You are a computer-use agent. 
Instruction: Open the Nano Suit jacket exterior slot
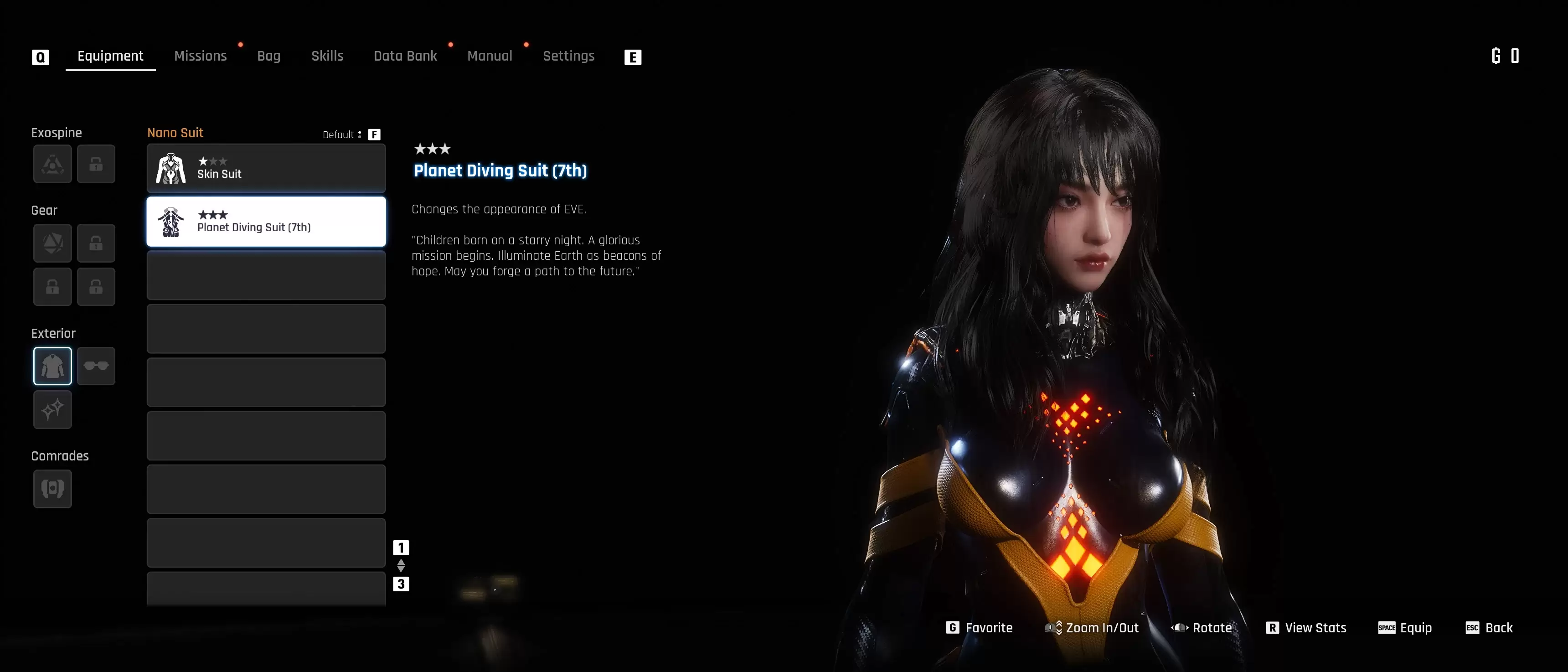click(52, 366)
